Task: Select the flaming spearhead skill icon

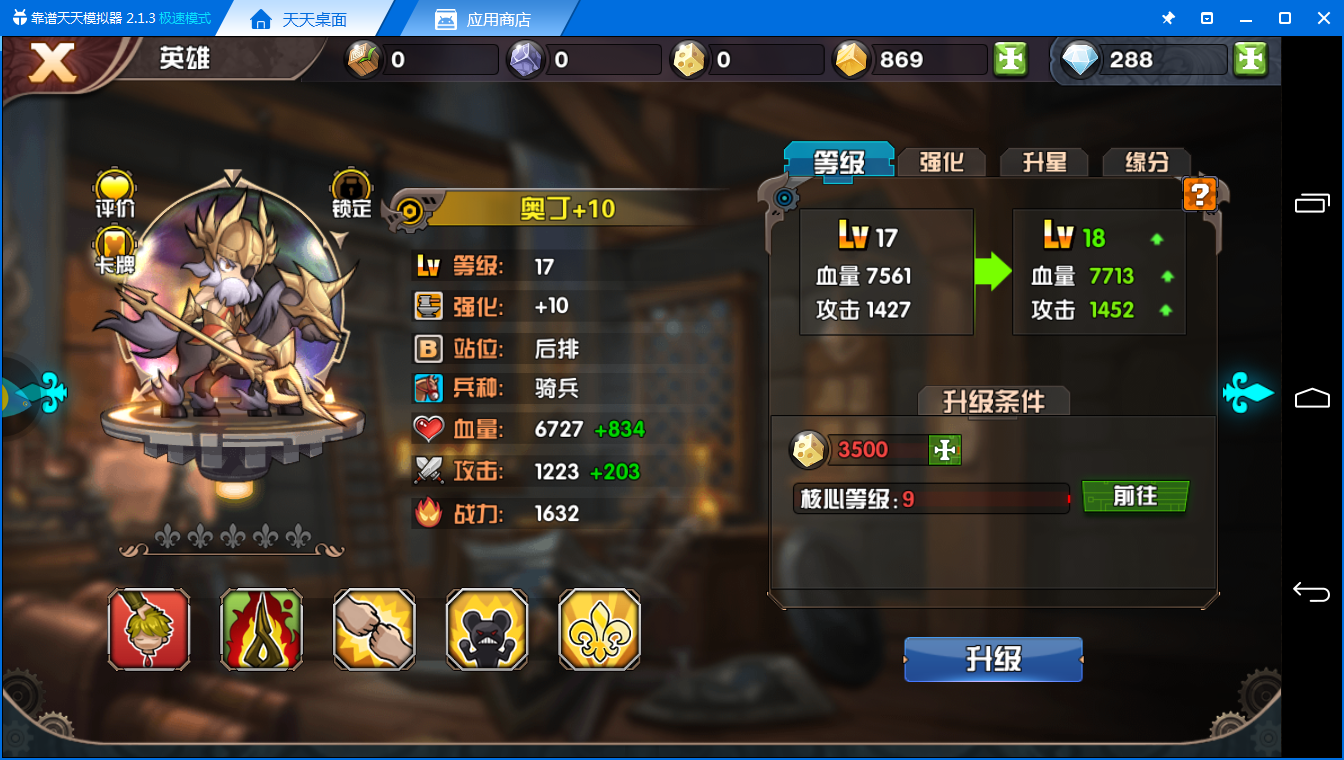Action: pos(261,629)
